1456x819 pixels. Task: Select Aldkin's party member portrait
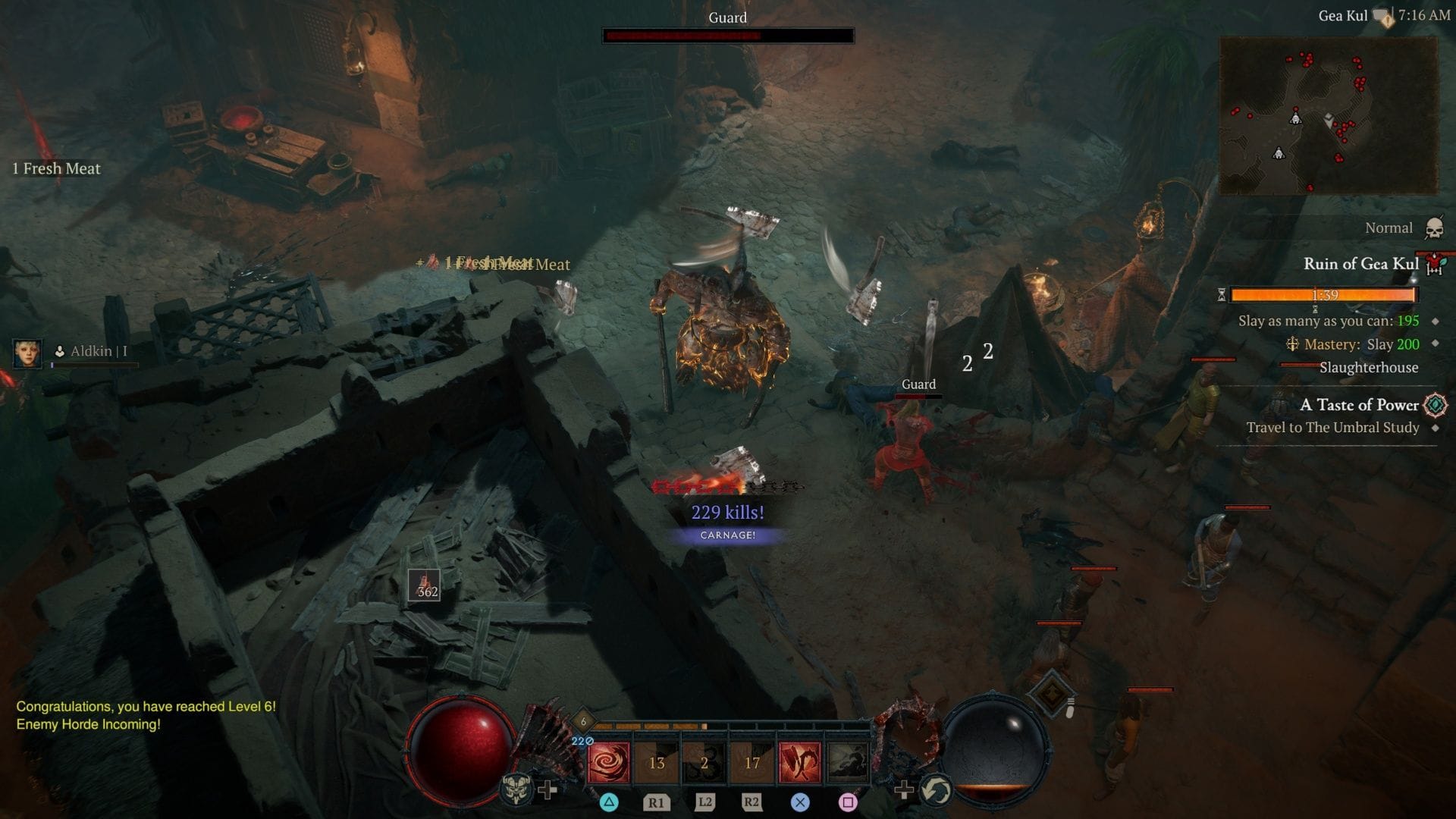coord(29,353)
